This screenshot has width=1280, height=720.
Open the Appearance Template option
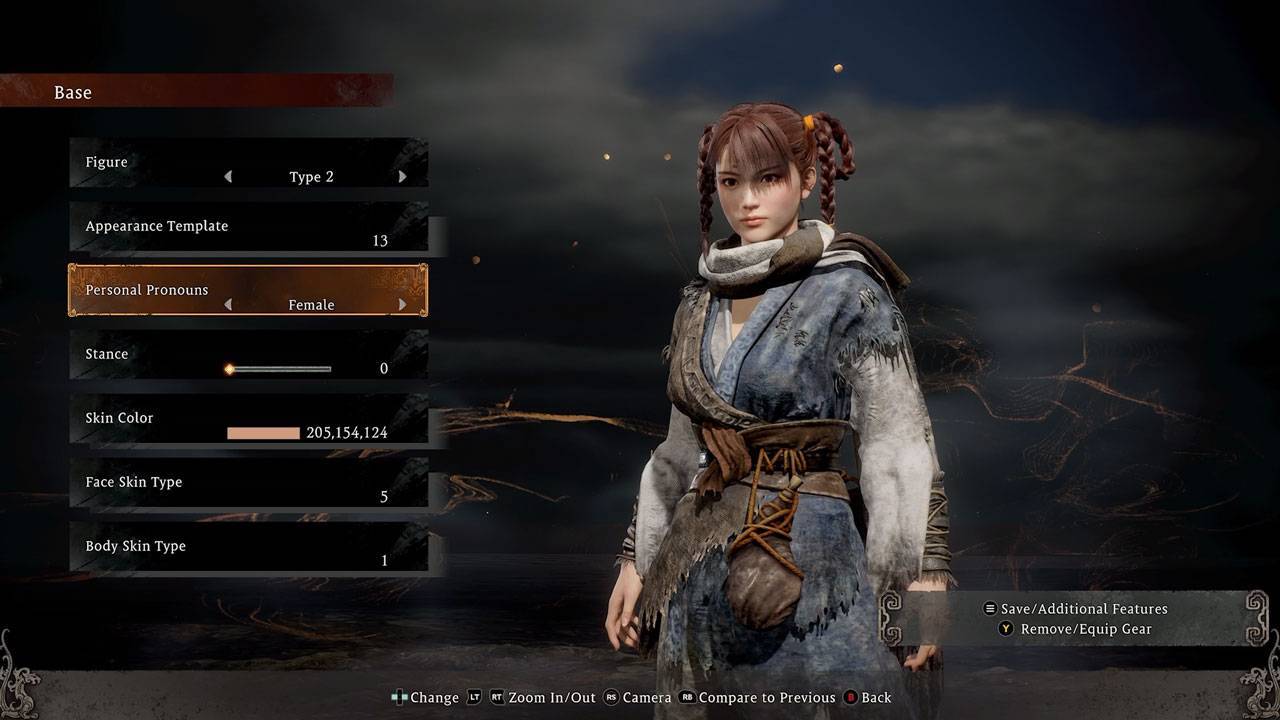(248, 227)
